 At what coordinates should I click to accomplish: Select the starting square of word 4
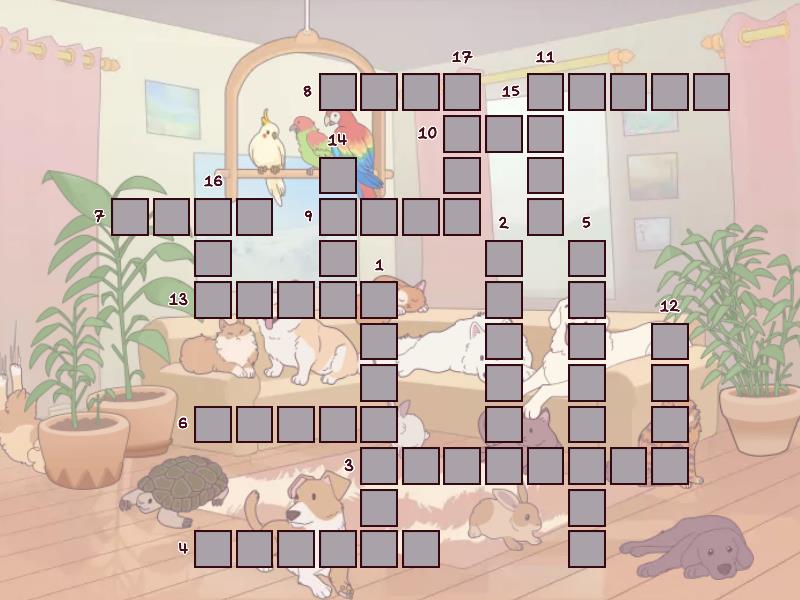coord(213,548)
